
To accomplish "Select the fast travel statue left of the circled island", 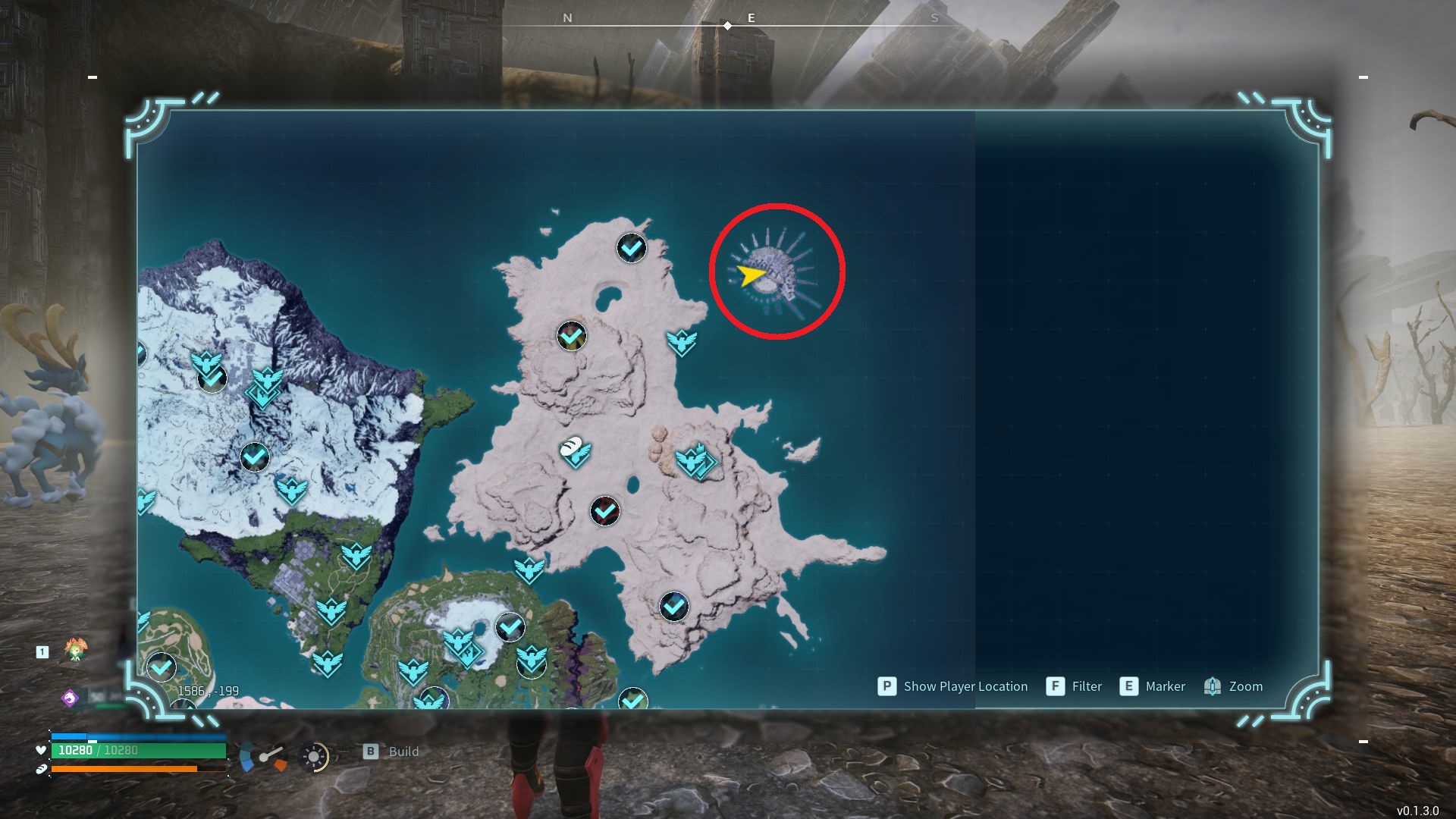I will (680, 342).
